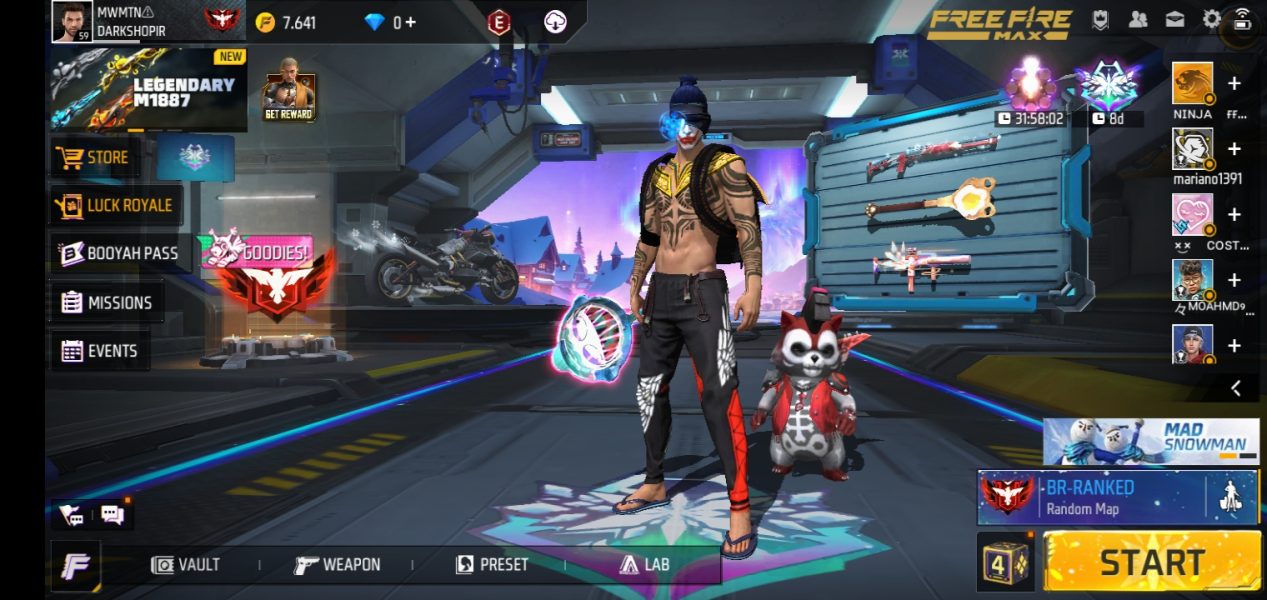The width and height of the screenshot is (1267, 600).
Task: Open the LAB tab
Action: (x=644, y=565)
